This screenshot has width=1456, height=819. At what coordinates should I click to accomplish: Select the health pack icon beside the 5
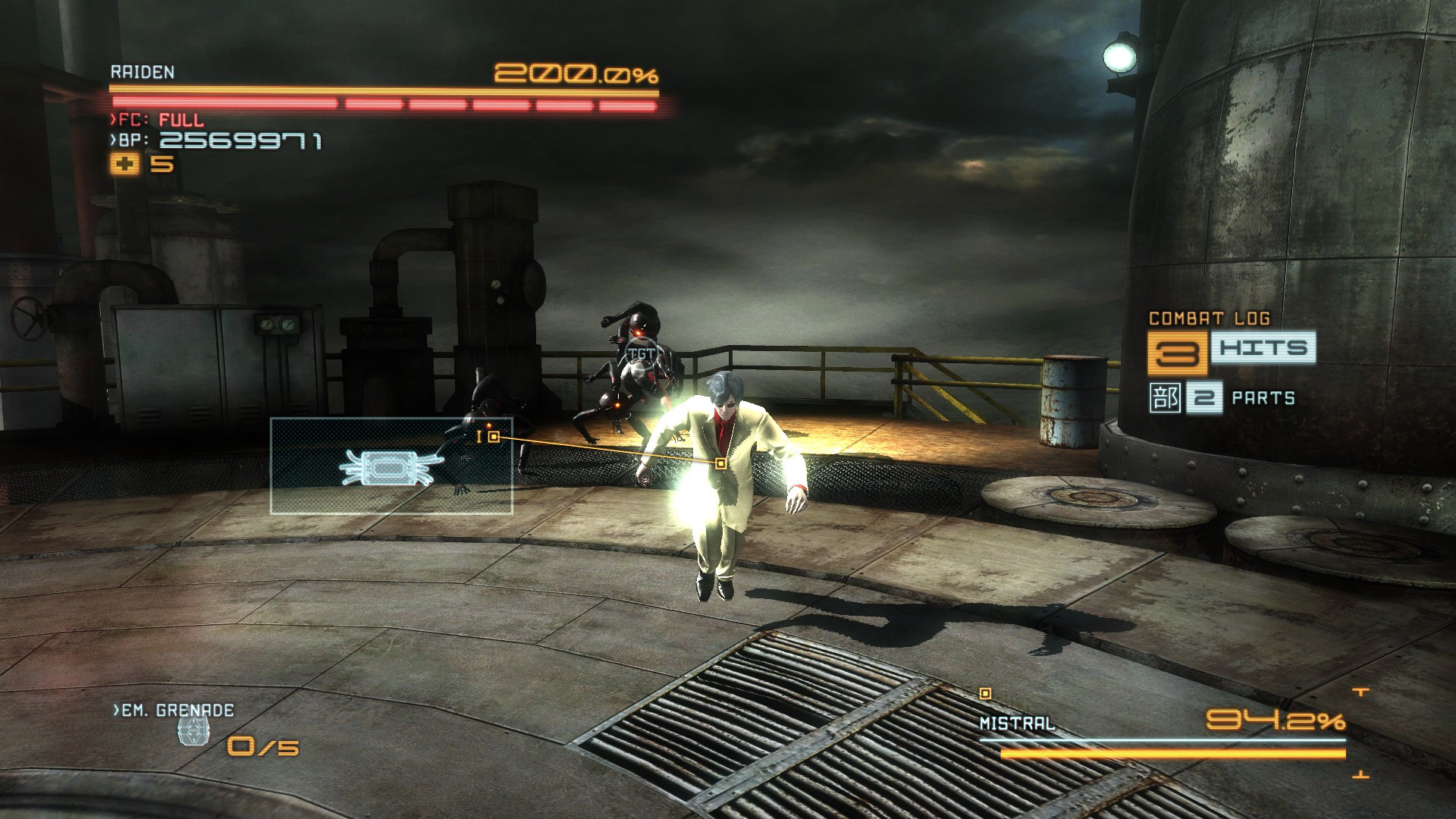click(x=124, y=162)
